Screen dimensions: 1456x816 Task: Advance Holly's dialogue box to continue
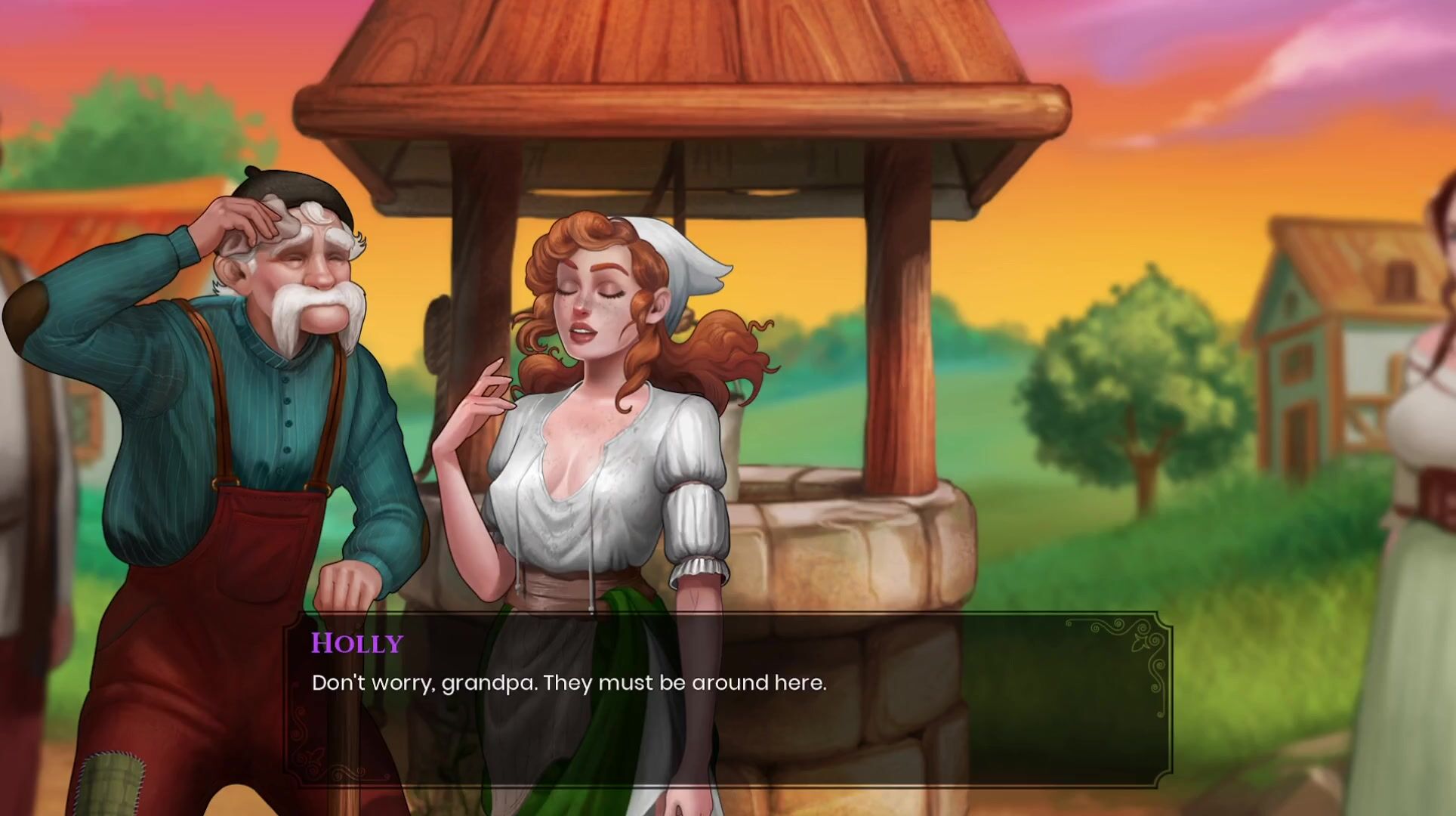tap(727, 699)
